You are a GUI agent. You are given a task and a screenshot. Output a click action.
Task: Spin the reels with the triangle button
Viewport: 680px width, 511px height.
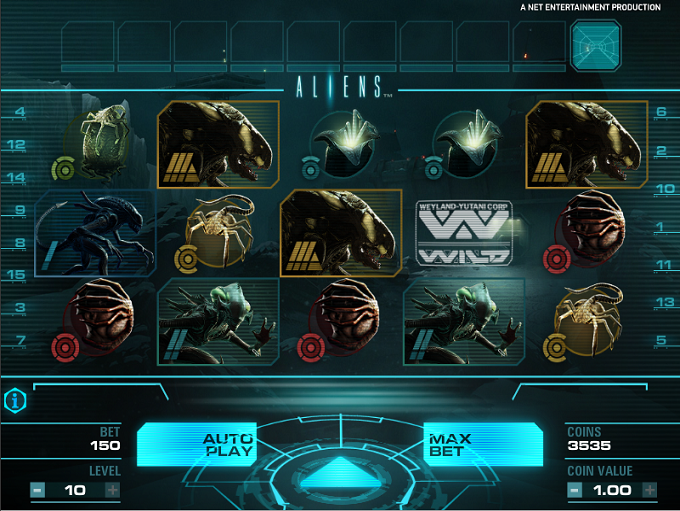[340, 472]
